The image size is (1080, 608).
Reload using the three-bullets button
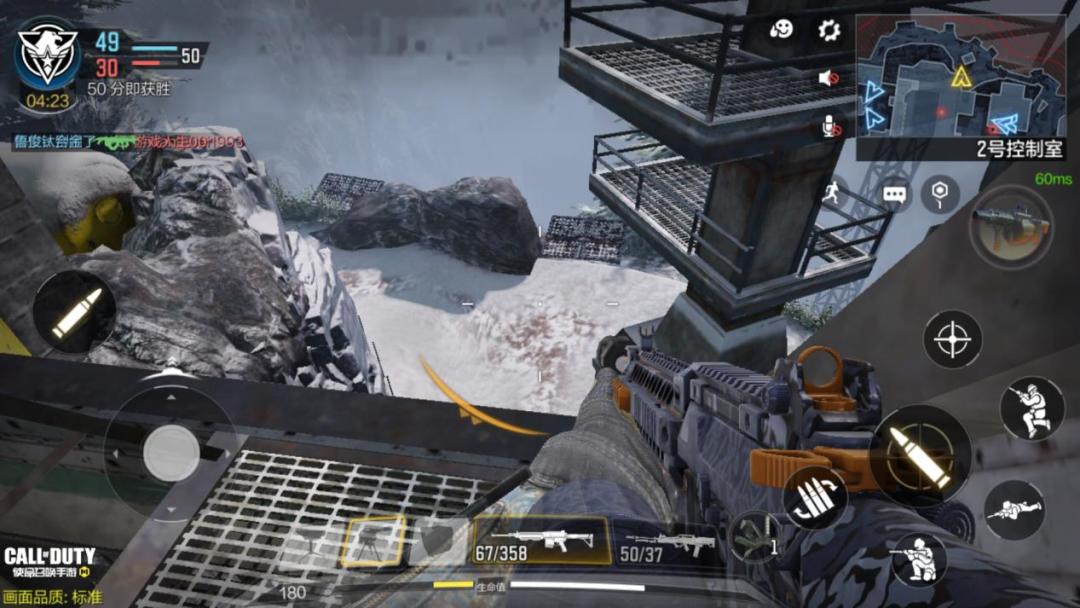pyautogui.click(x=815, y=497)
